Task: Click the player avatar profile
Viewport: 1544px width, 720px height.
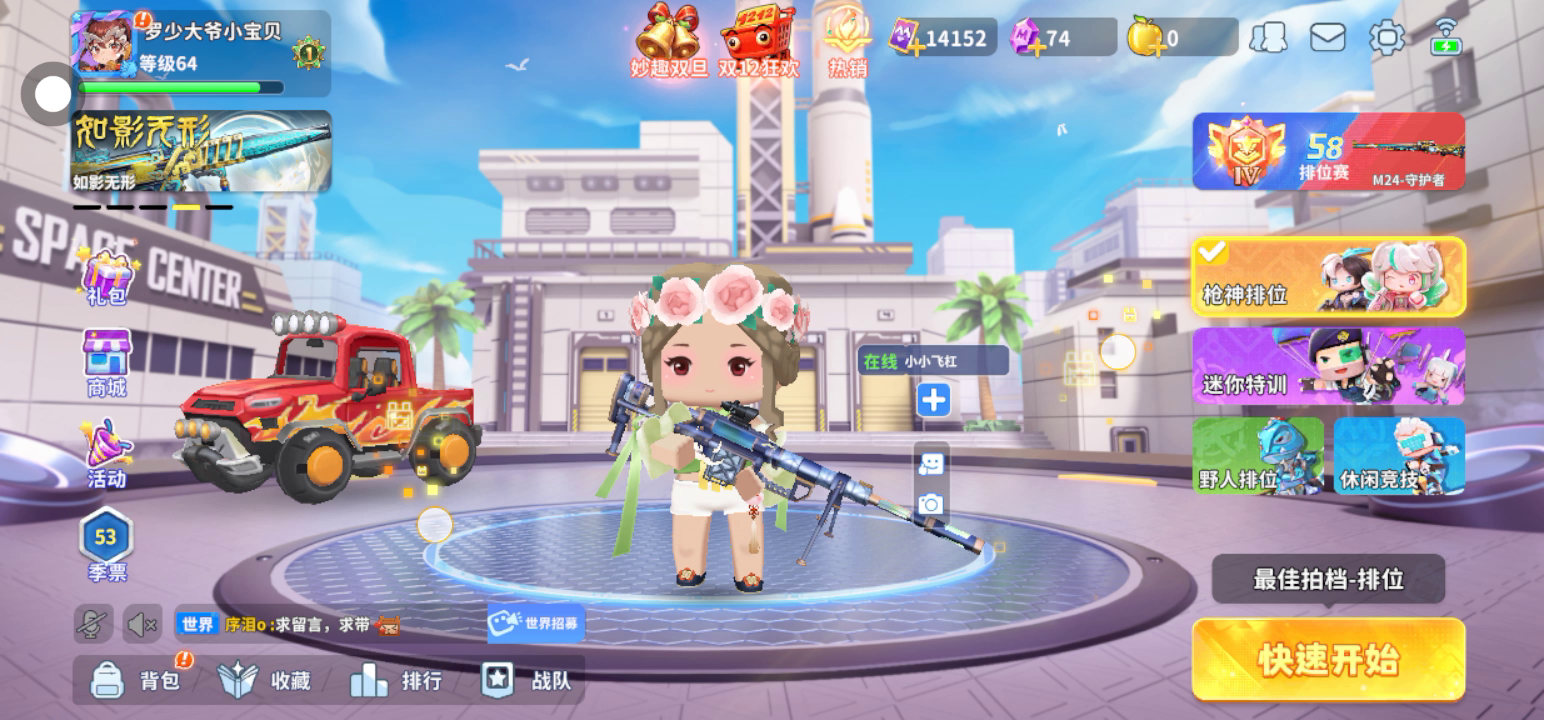Action: pyautogui.click(x=102, y=44)
